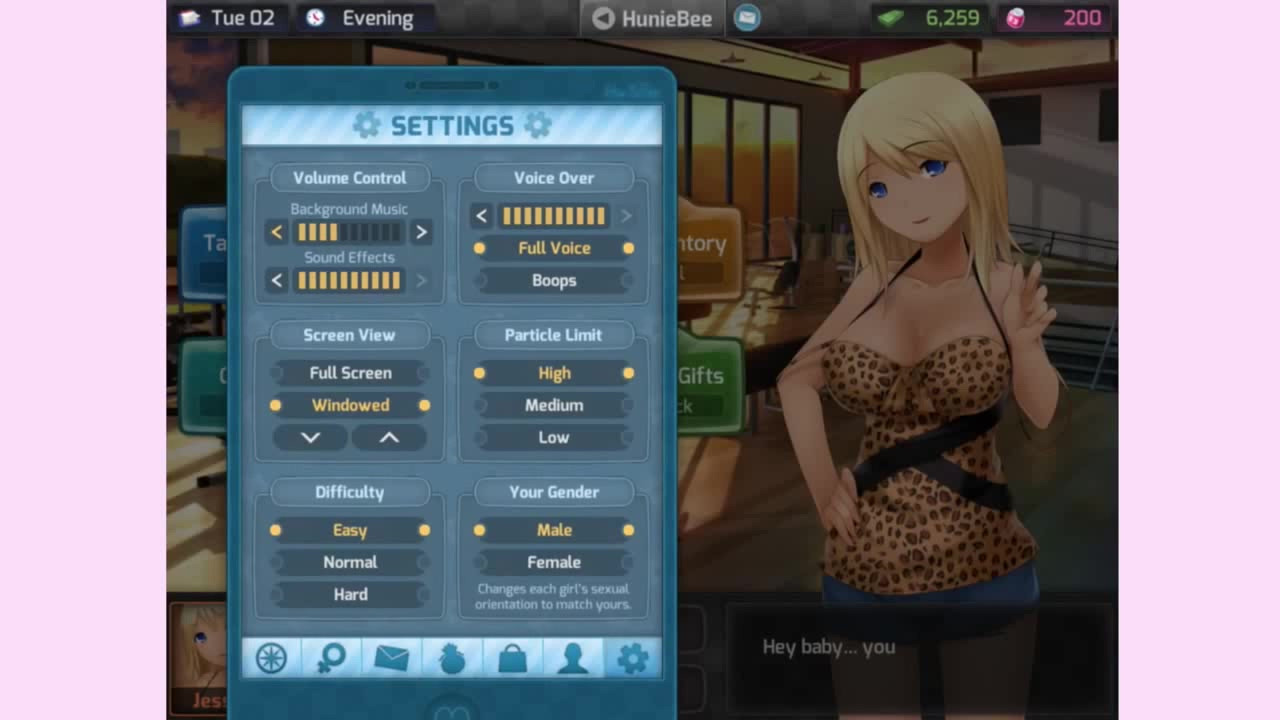
Task: Open the shopping bag tab
Action: 512,657
